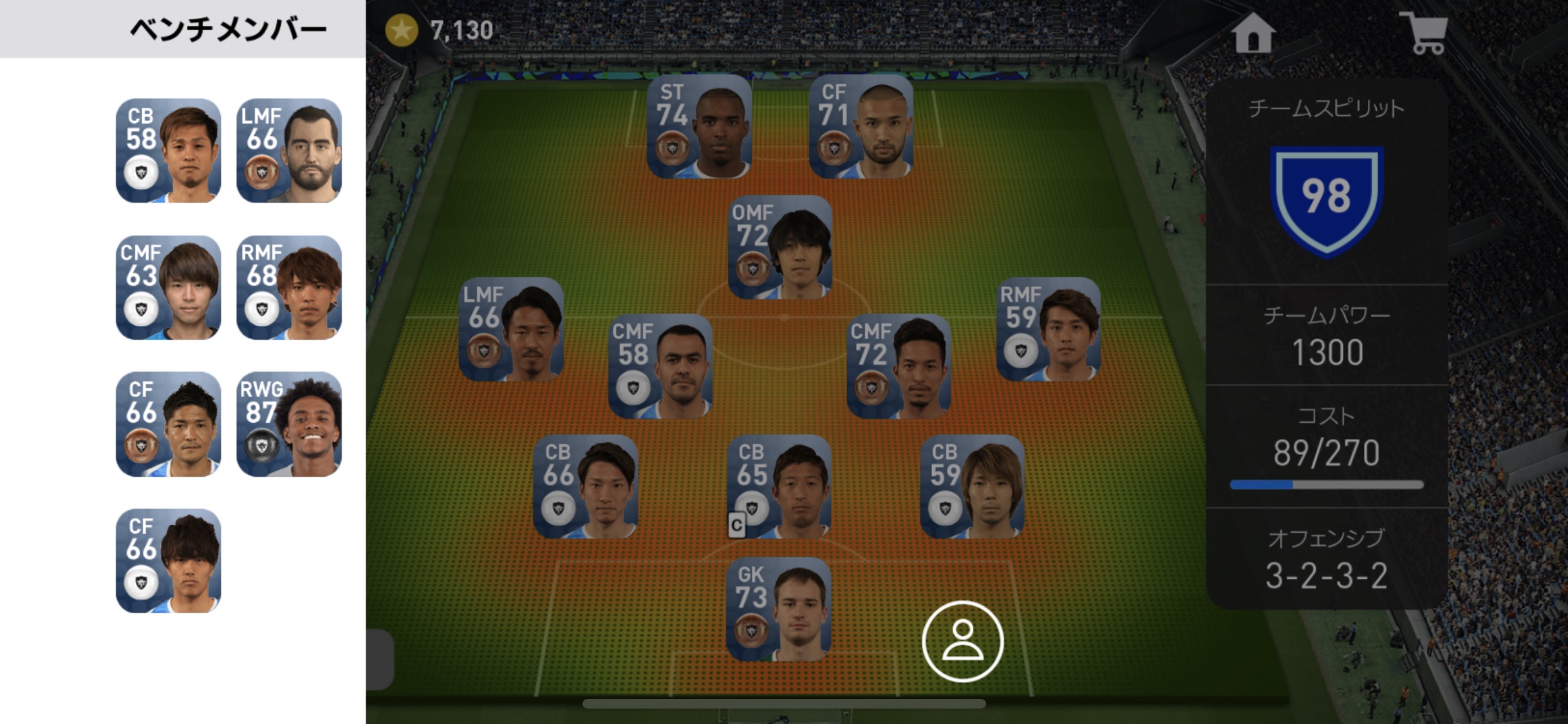Select the CF 71 forward card
Viewport: 1568px width, 724px height.
tap(861, 127)
